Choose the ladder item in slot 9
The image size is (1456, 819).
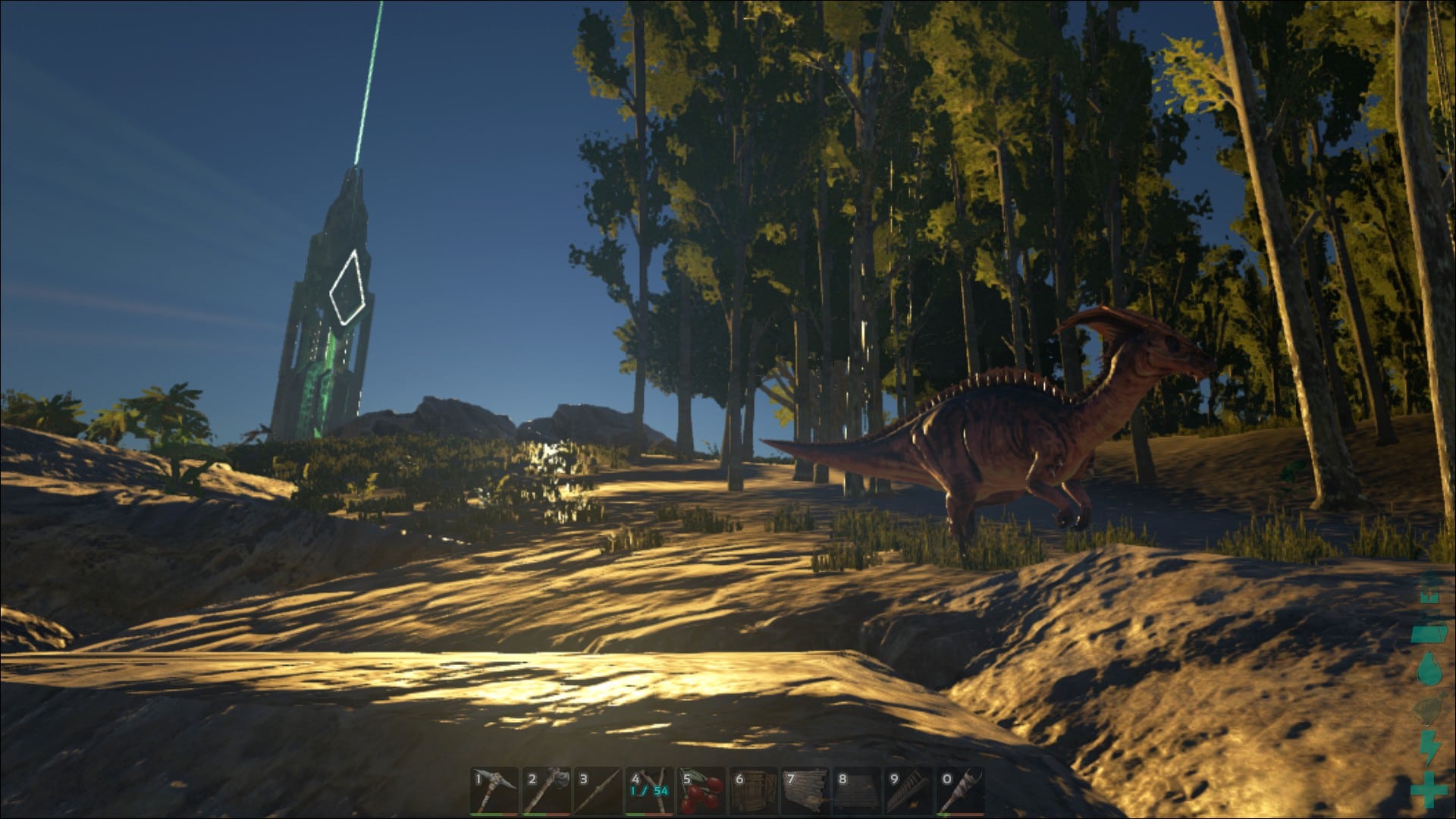pyautogui.click(x=908, y=791)
